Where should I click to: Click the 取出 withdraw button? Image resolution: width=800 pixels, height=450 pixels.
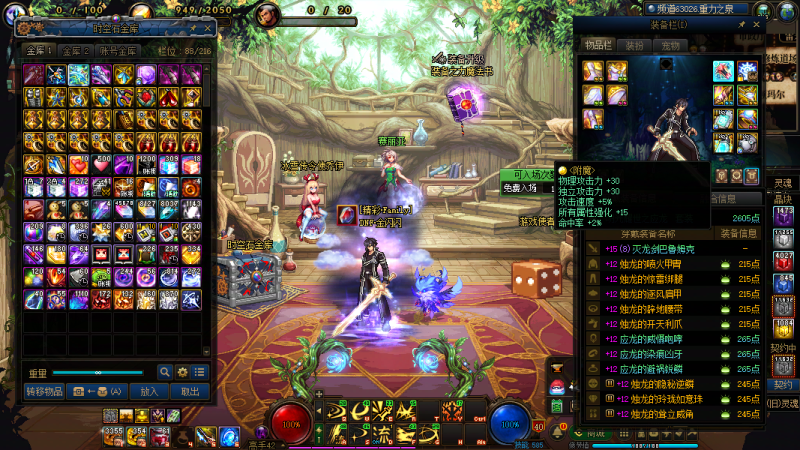[189, 392]
